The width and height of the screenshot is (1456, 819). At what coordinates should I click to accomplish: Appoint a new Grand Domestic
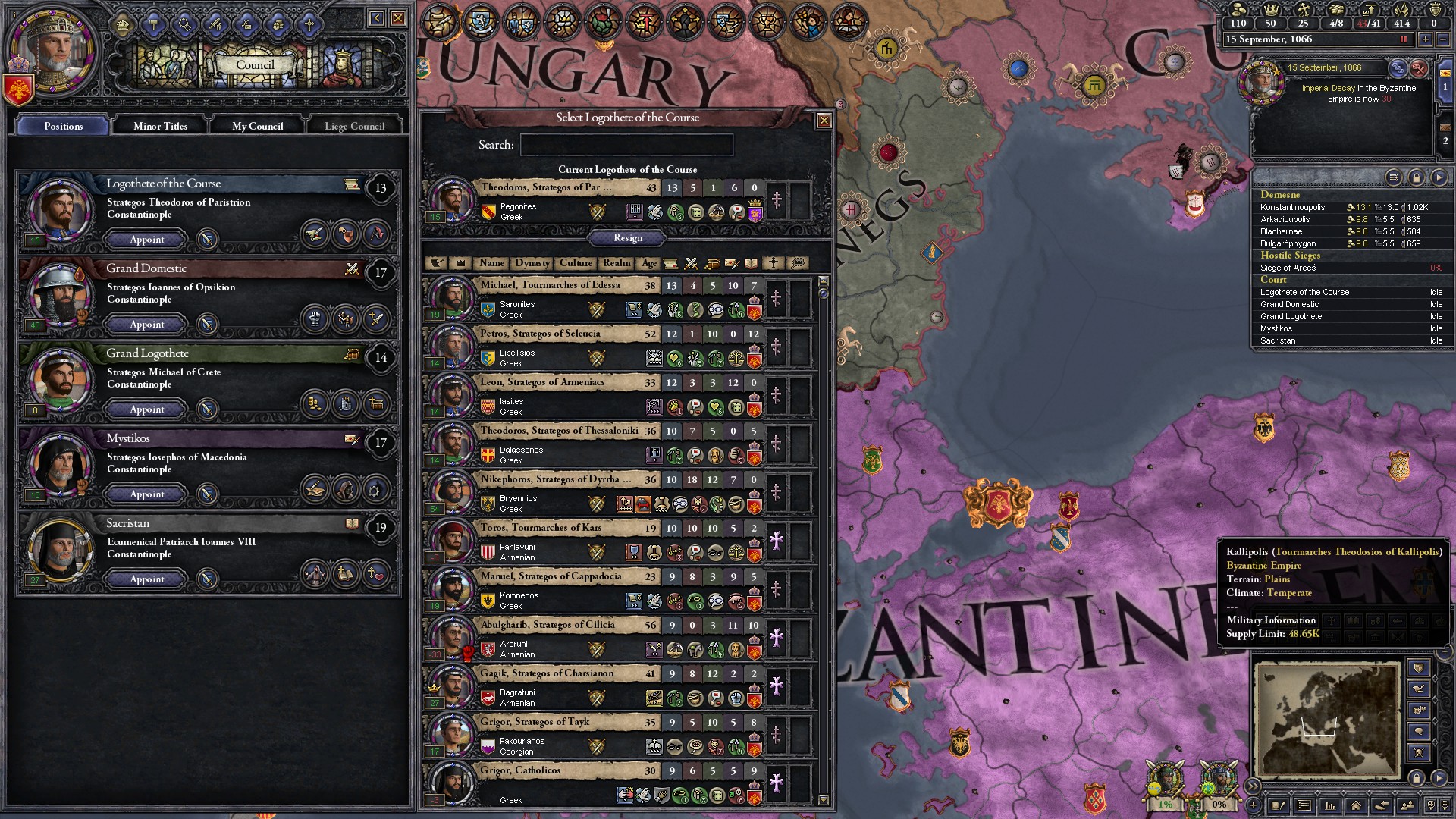pyautogui.click(x=146, y=325)
